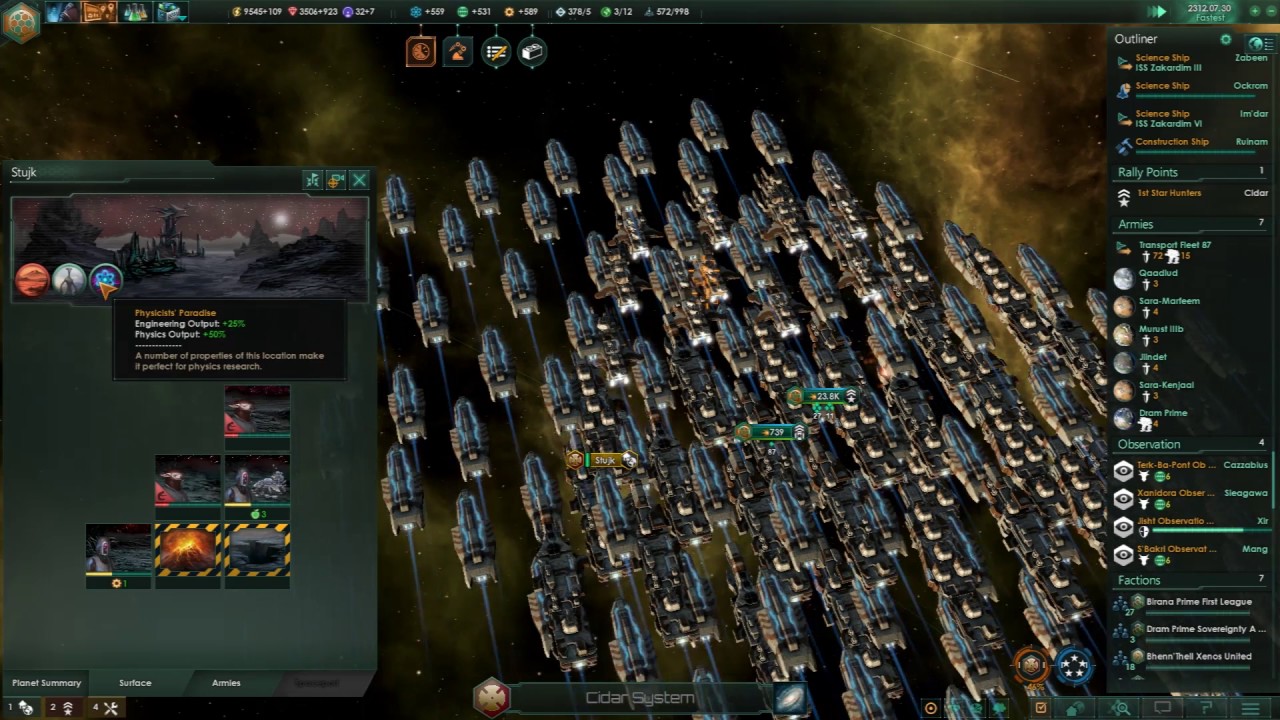Select 1st Star Hunters rally point

(1169, 193)
